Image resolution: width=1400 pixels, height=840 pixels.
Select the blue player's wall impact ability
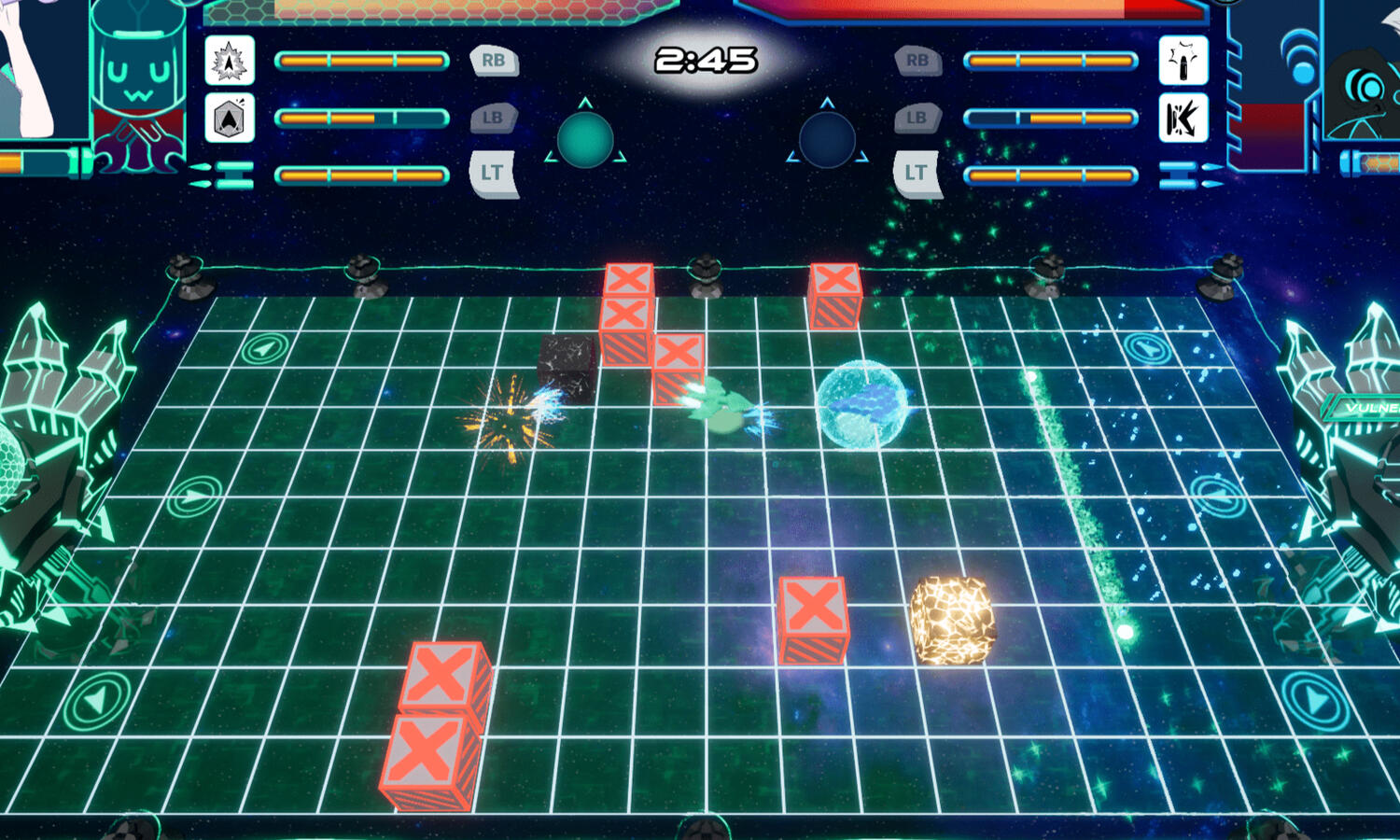click(x=1183, y=119)
